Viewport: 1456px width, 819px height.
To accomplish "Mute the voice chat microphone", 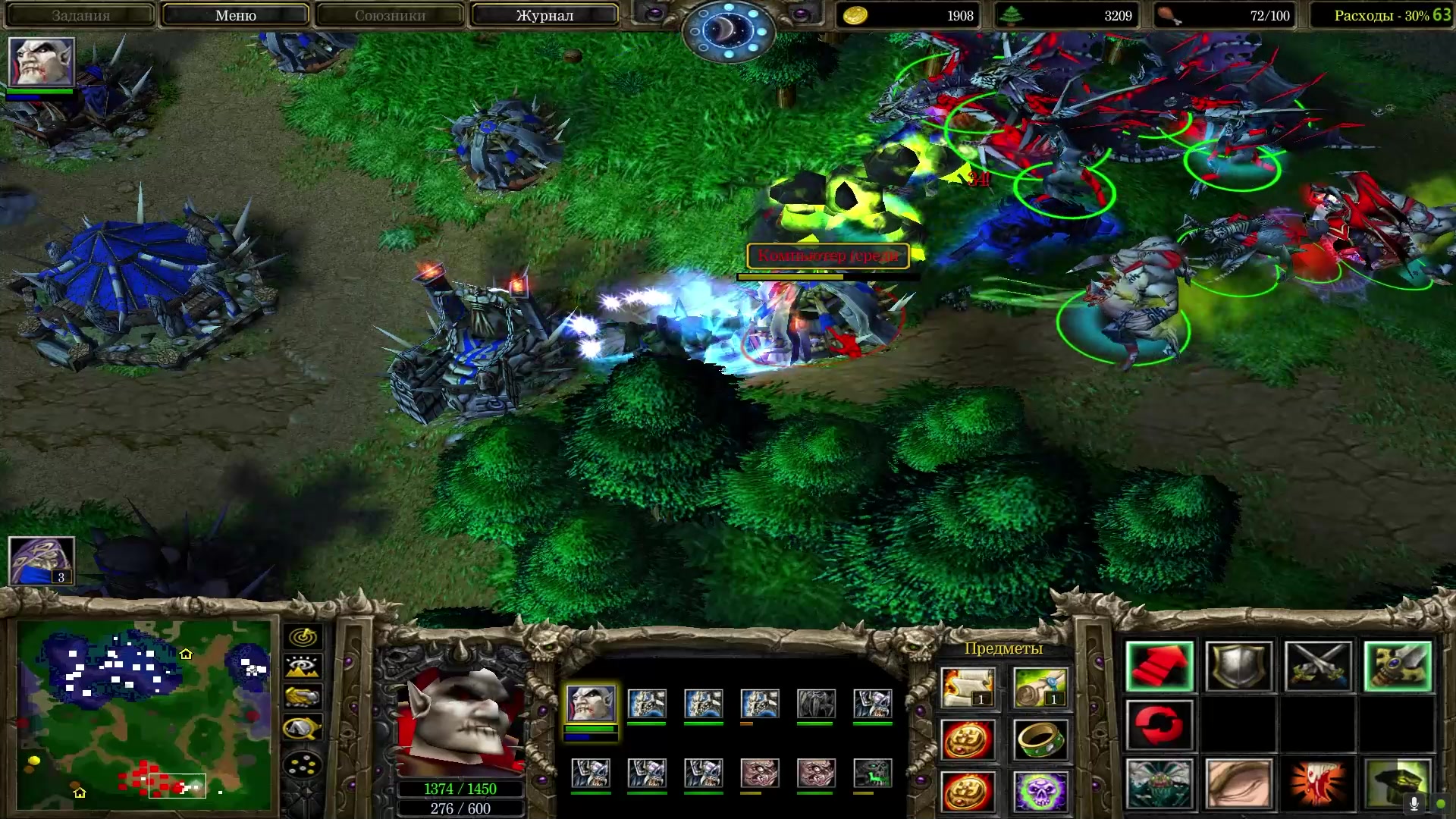I will (1414, 802).
